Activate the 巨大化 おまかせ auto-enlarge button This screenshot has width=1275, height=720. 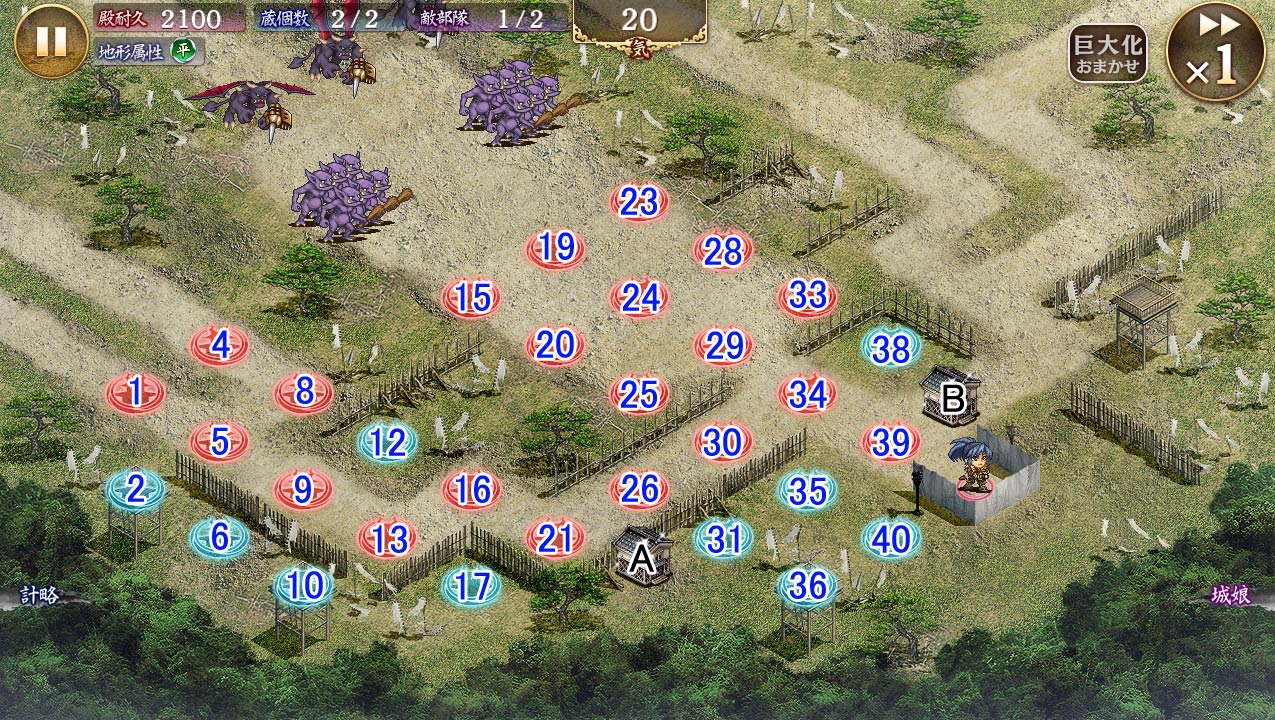[1107, 54]
